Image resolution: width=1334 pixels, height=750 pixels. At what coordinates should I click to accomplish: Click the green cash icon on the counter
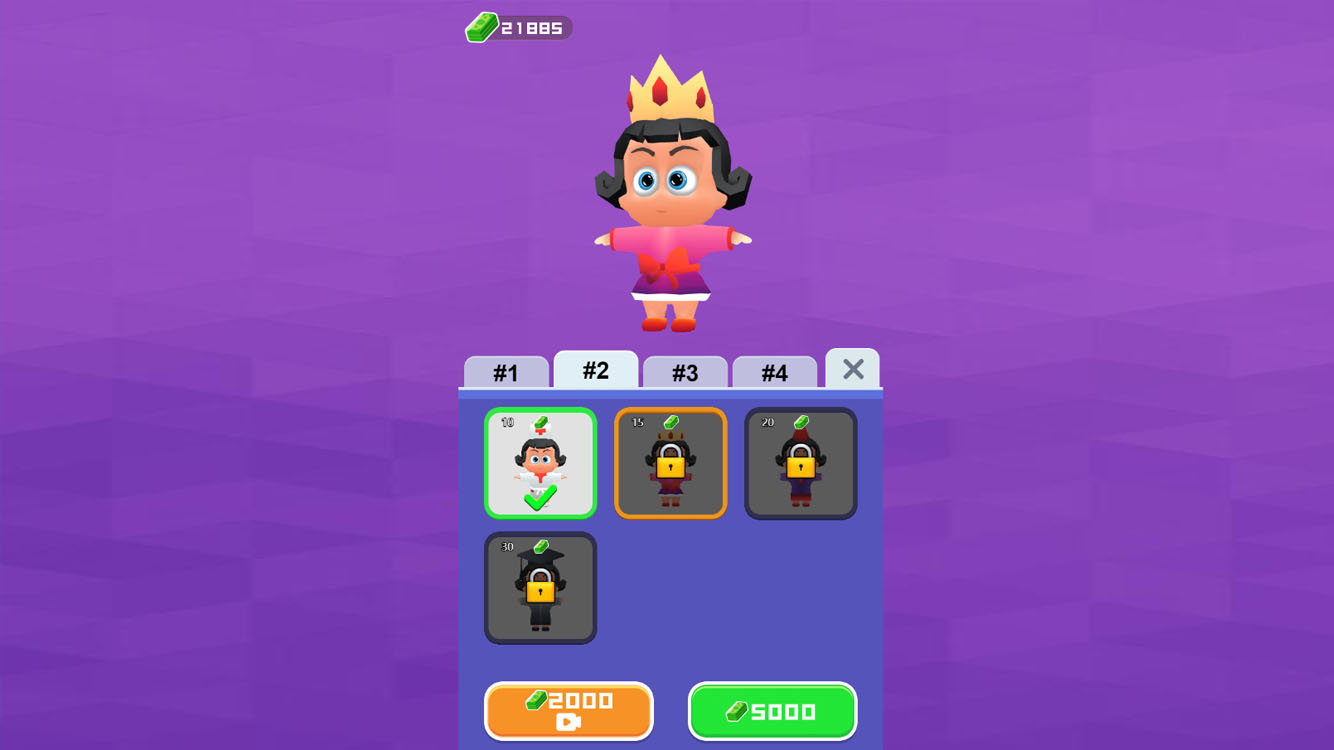pos(483,27)
